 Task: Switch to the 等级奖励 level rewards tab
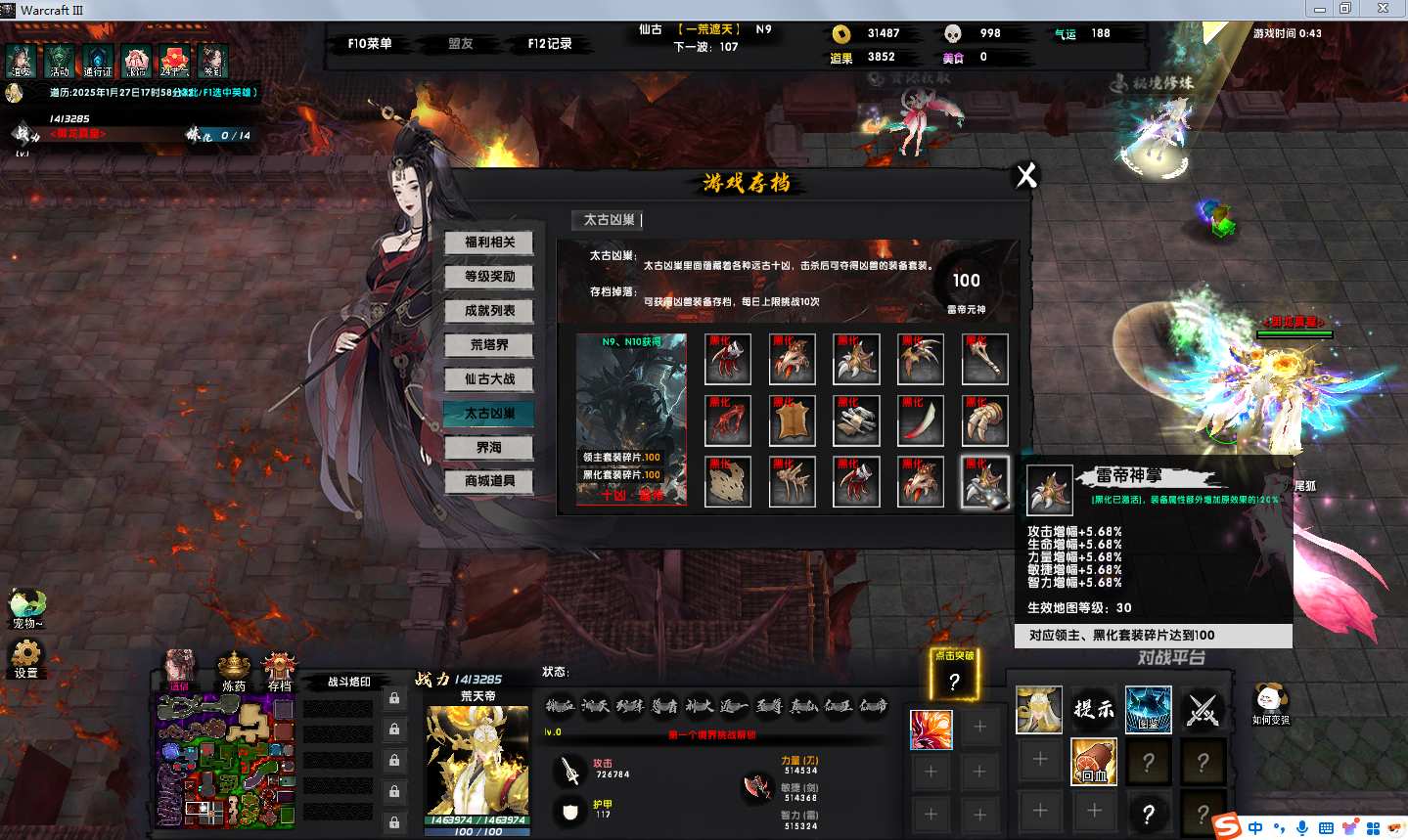coord(489,277)
